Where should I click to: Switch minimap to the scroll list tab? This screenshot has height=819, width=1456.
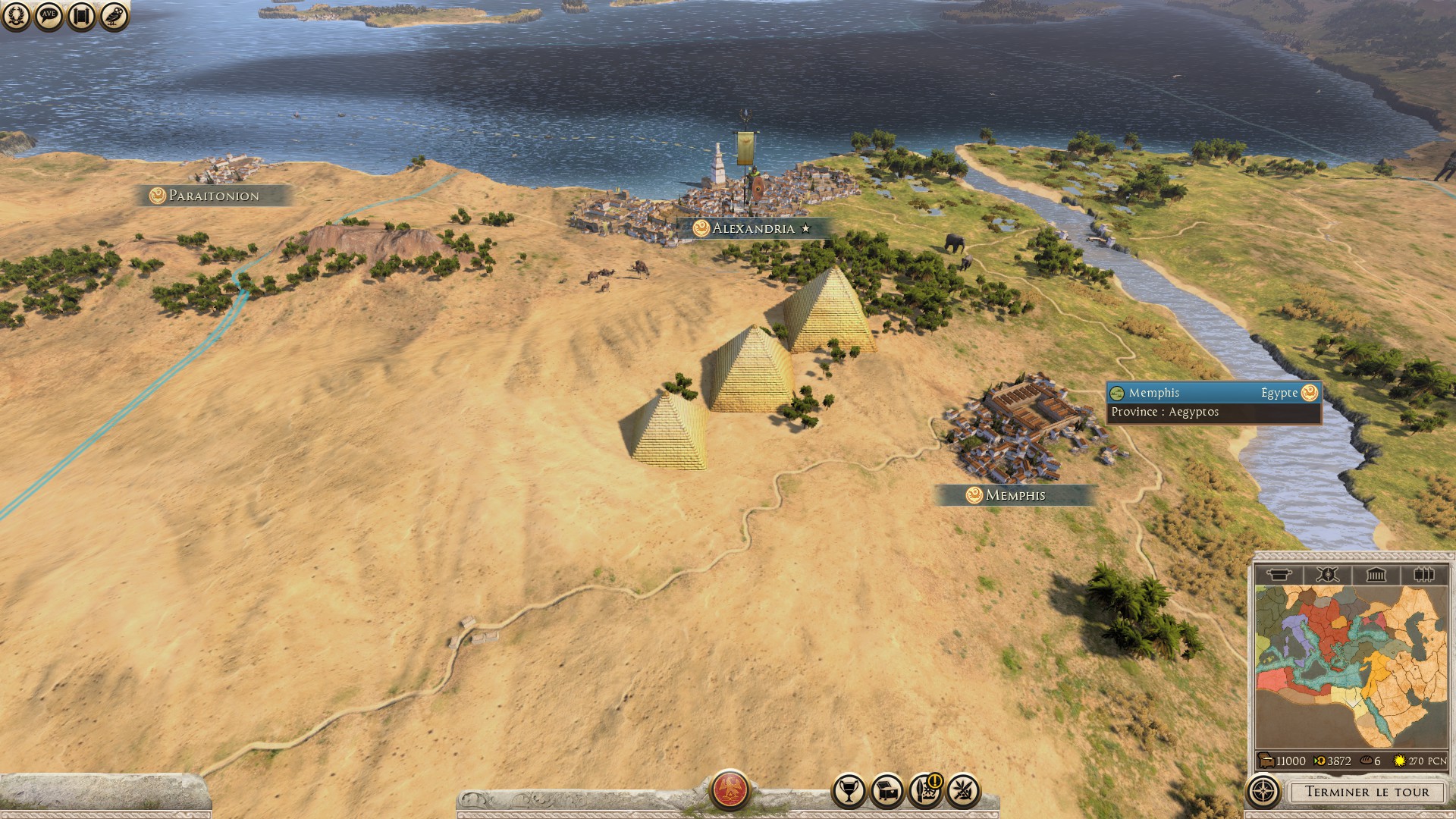tap(1279, 575)
